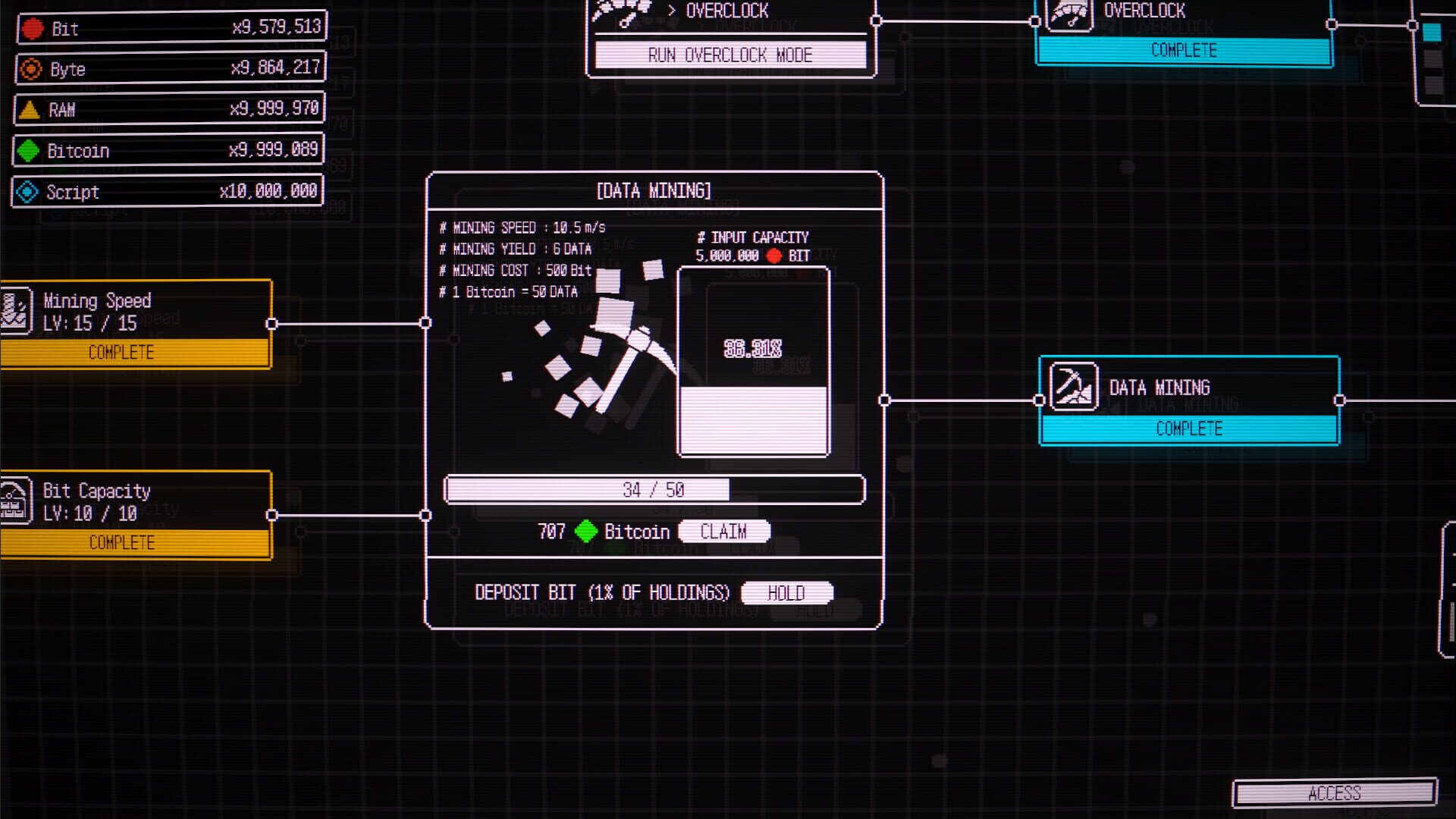Click the cyan Script resource icon
The height and width of the screenshot is (819, 1456).
tap(29, 192)
